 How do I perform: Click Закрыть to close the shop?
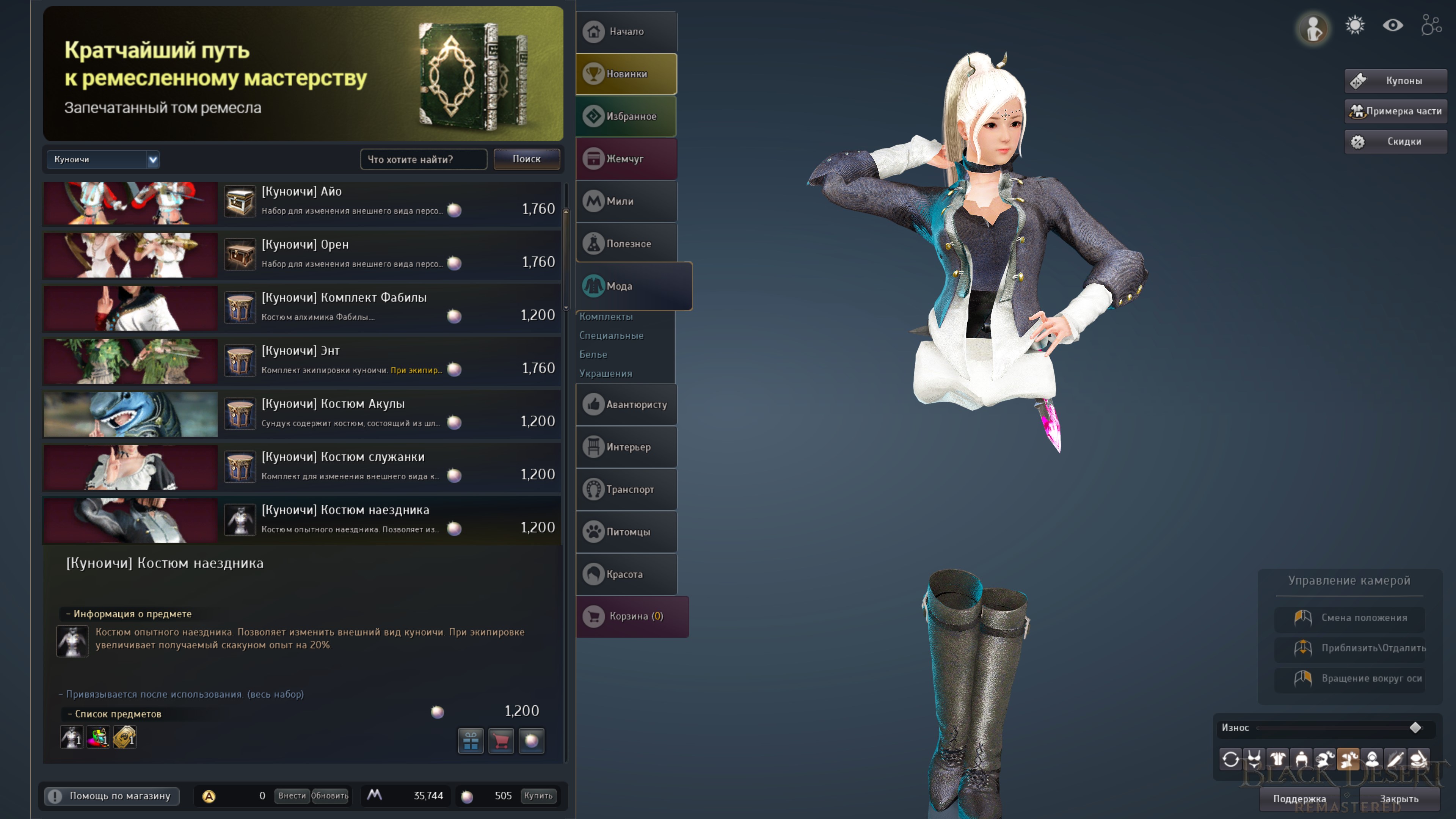click(1399, 799)
